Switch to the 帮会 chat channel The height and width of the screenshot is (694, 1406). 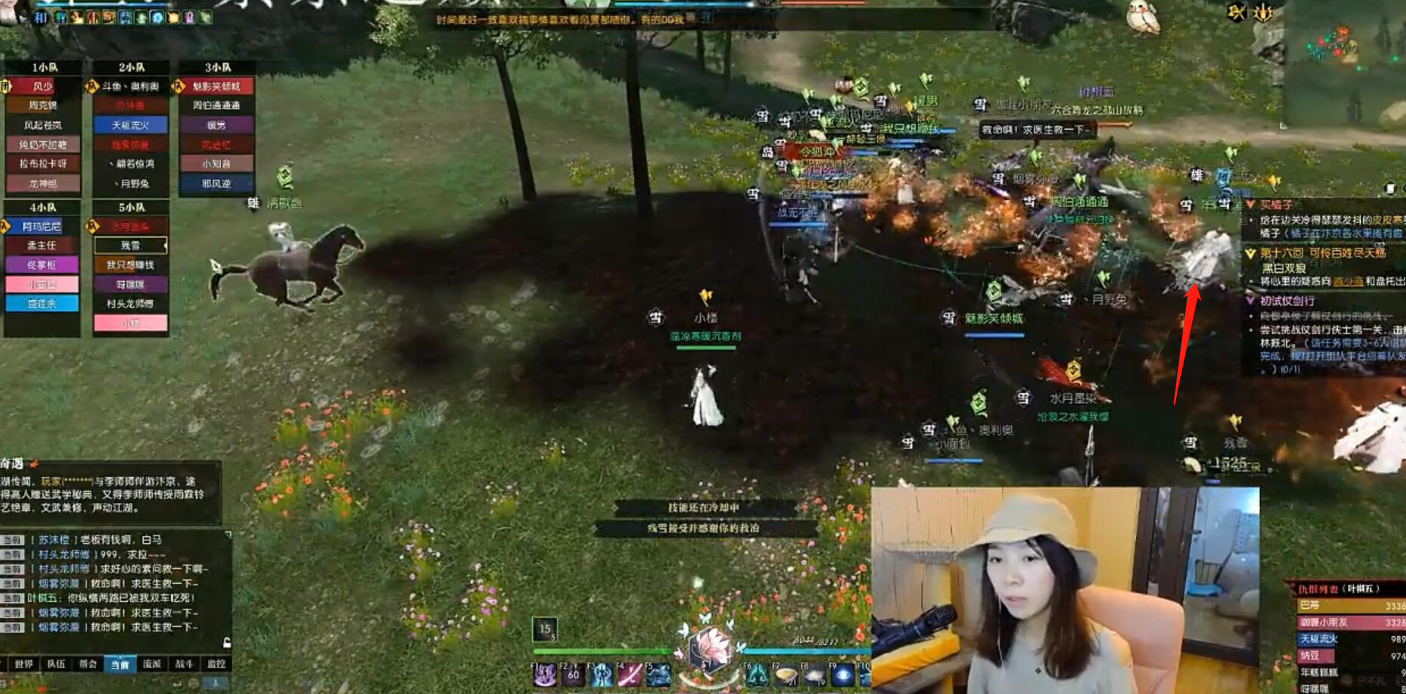[x=88, y=664]
